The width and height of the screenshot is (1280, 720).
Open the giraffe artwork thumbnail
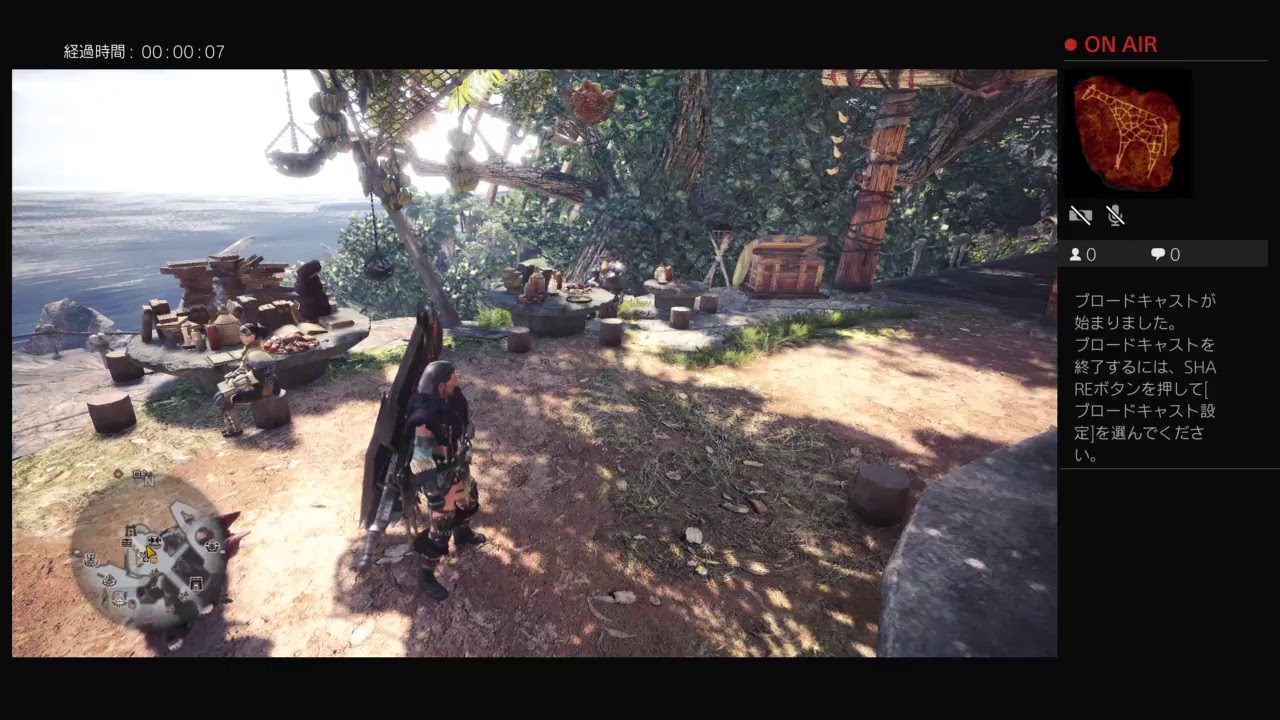[x=1128, y=133]
